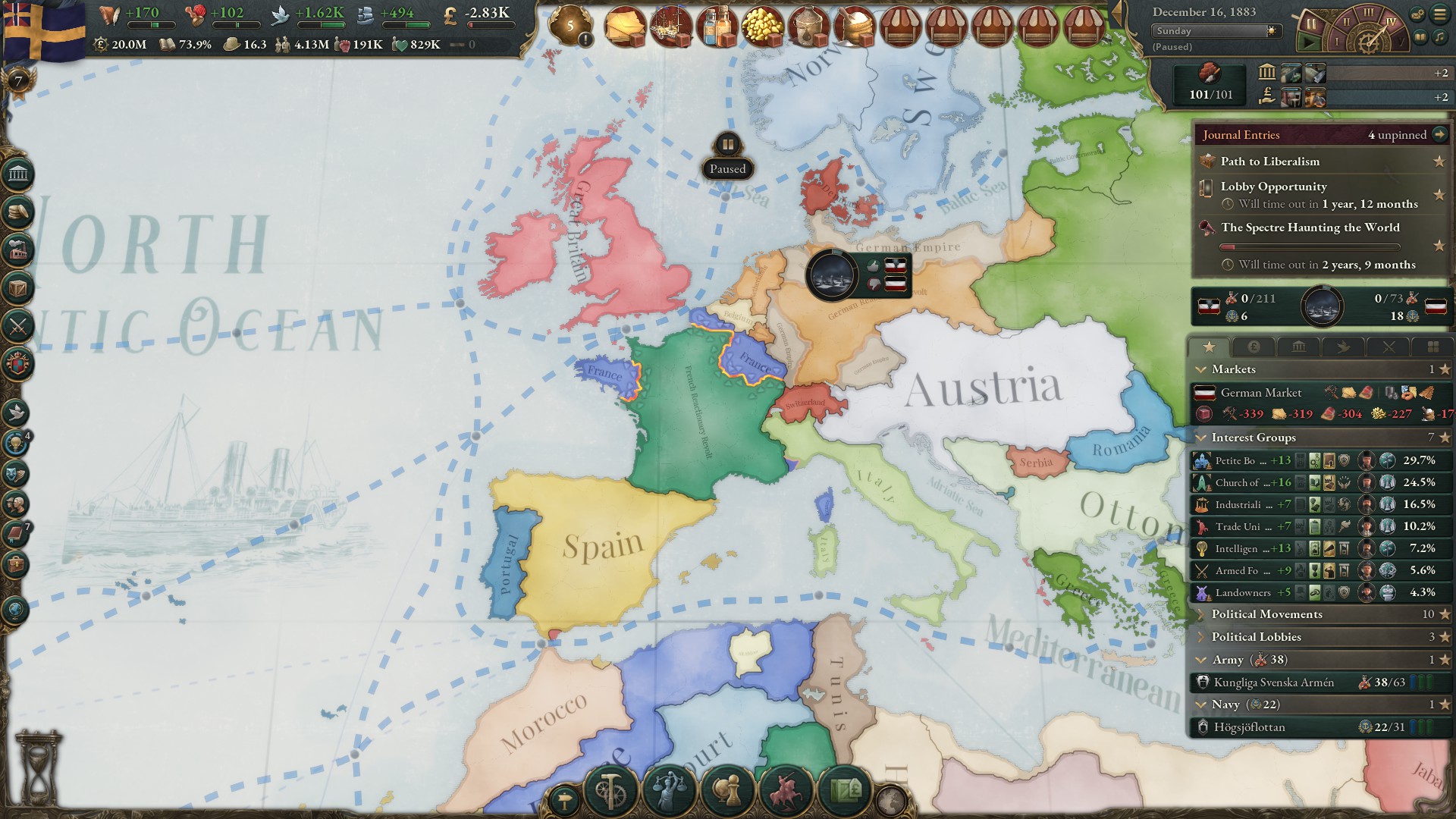Collapse the Interest Groups section
The height and width of the screenshot is (819, 1456).
point(1251,438)
